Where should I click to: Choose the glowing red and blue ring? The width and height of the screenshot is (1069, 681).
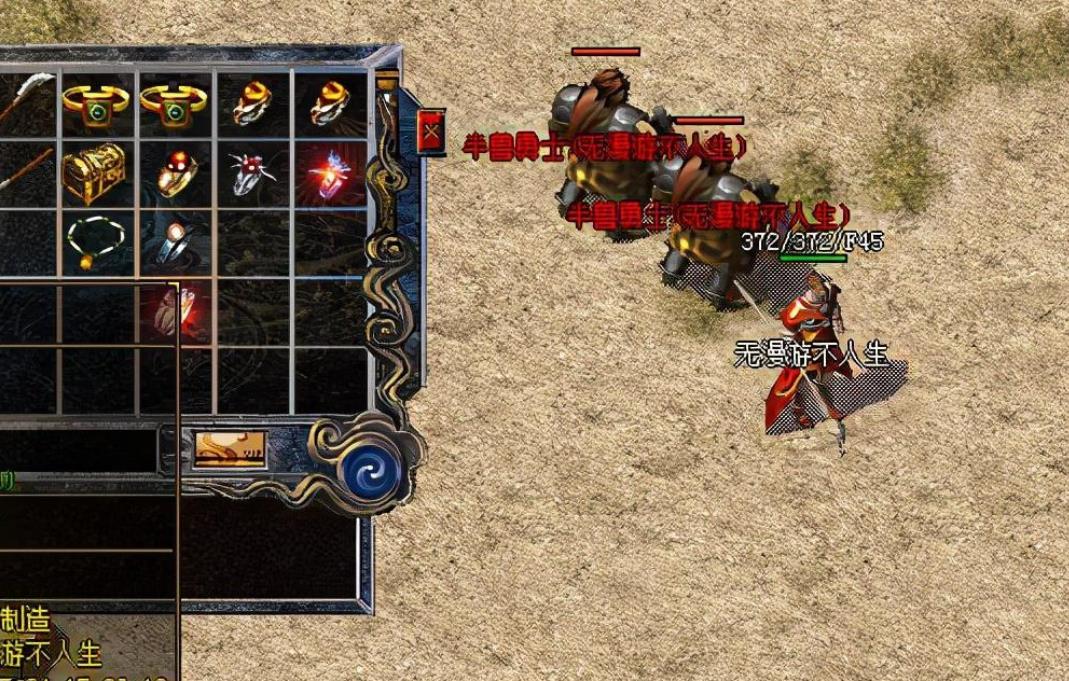(330, 172)
